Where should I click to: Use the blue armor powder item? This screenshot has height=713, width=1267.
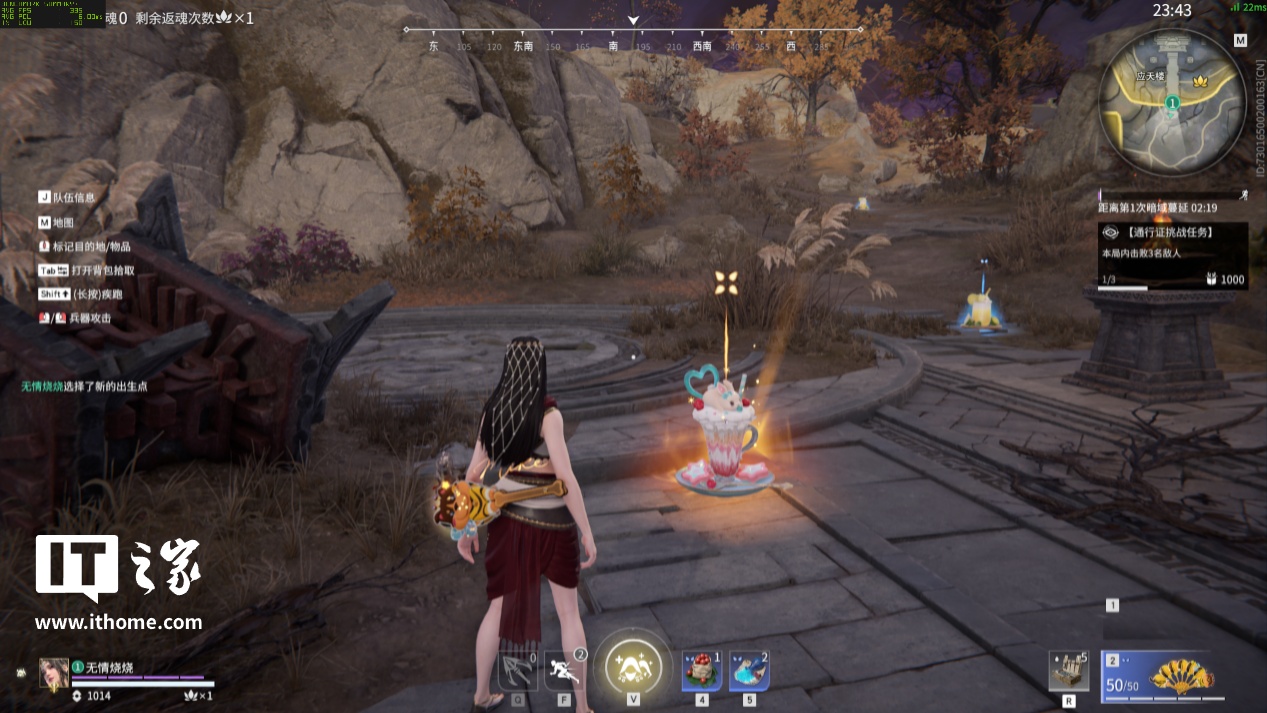(749, 671)
